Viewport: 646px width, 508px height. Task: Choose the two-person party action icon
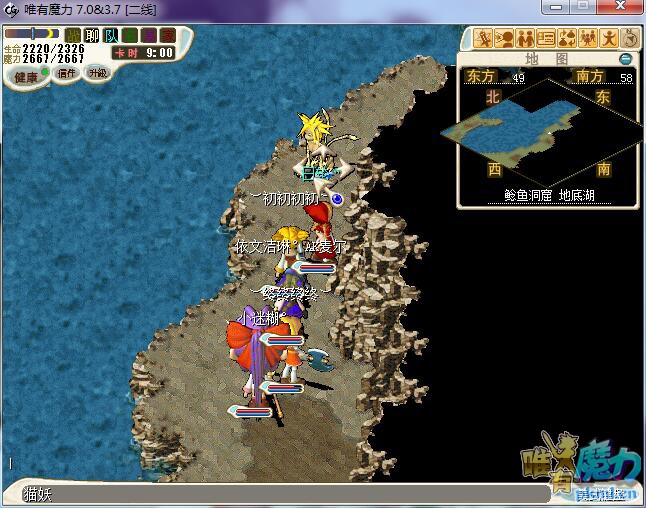pos(525,39)
